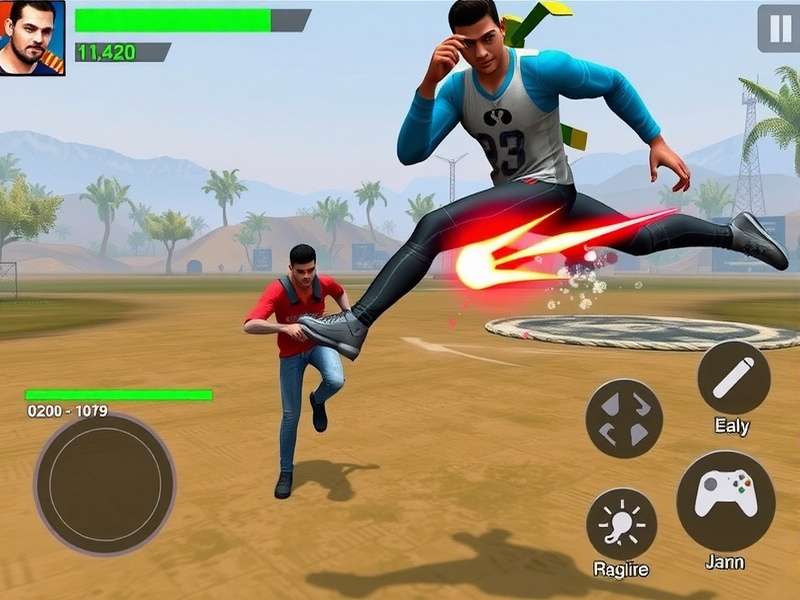Screen dimensions: 800x600
Task: Use the Ealy pencil-icon button
Action: [733, 378]
